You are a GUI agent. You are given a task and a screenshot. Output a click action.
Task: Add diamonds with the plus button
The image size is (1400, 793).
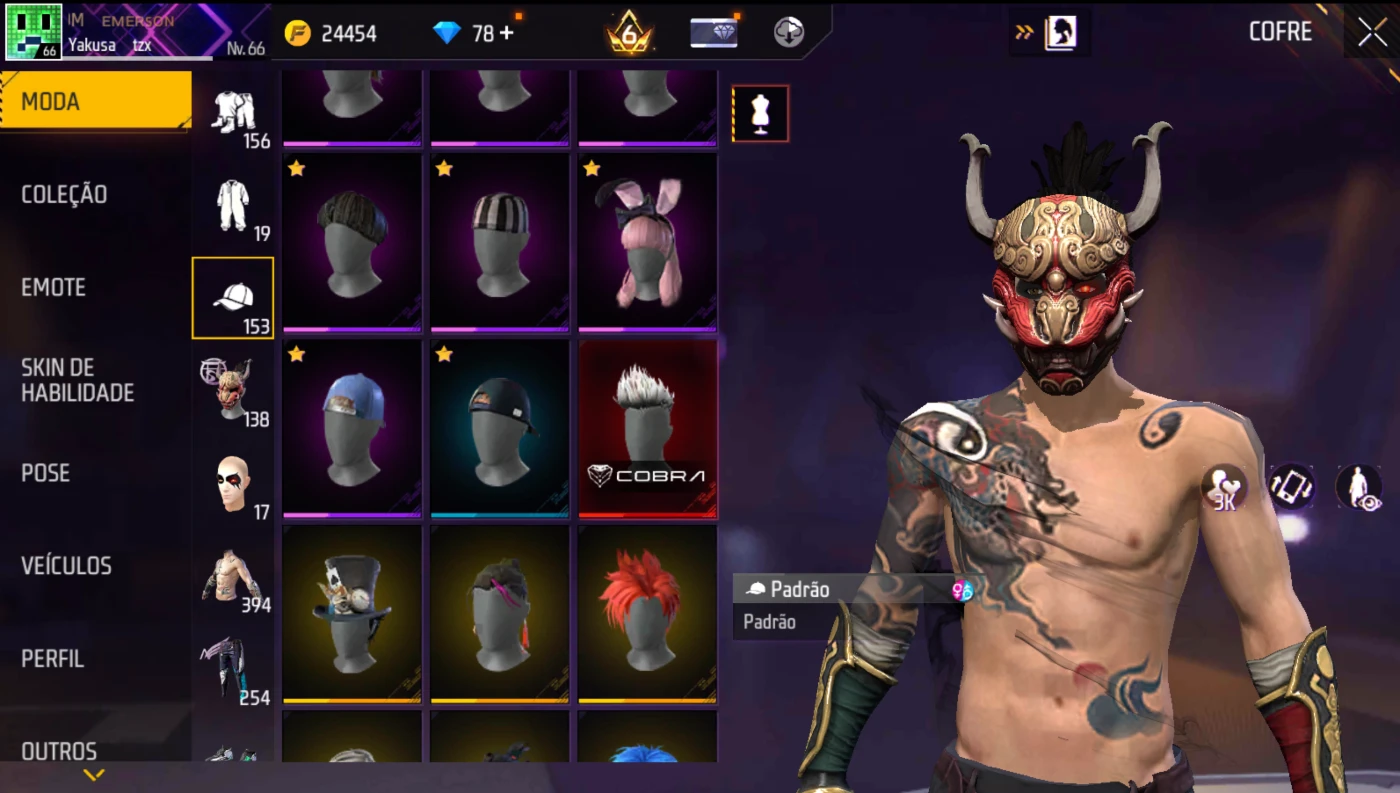pos(506,33)
